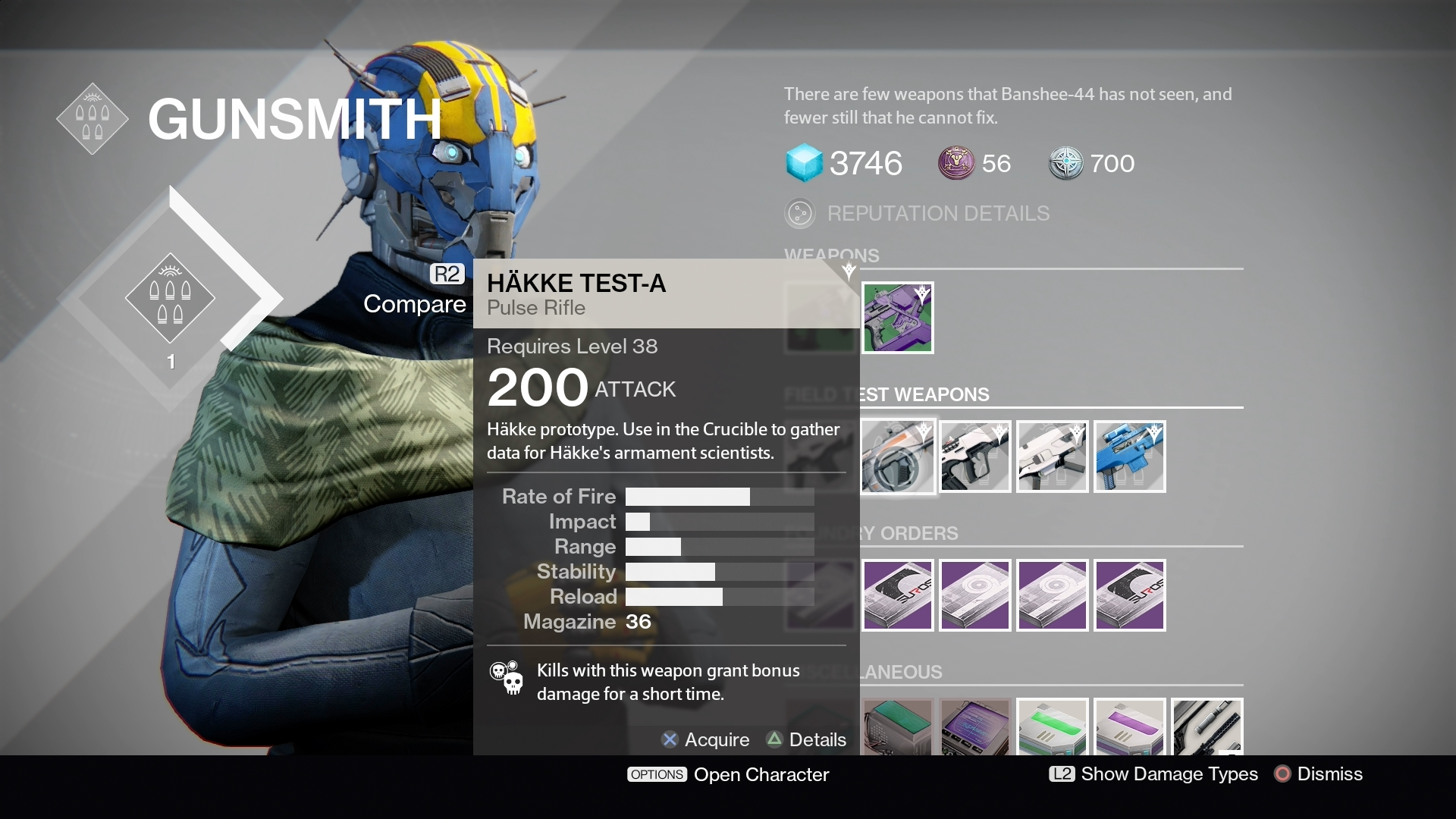Pick the white field test weapon with foregrip
This screenshot has width=1456, height=819.
[1053, 457]
